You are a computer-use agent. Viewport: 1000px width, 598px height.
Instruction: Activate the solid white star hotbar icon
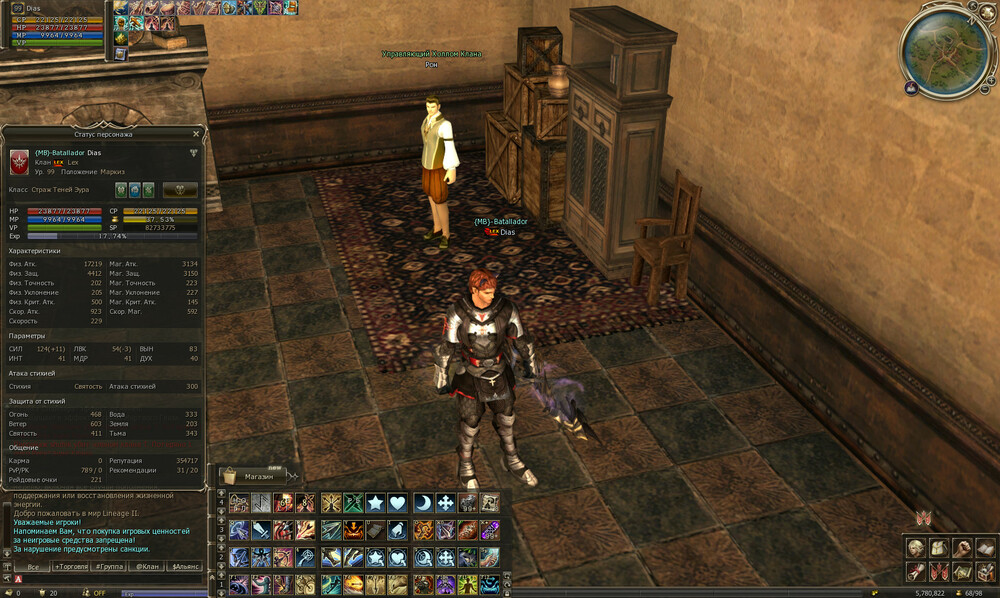click(375, 503)
